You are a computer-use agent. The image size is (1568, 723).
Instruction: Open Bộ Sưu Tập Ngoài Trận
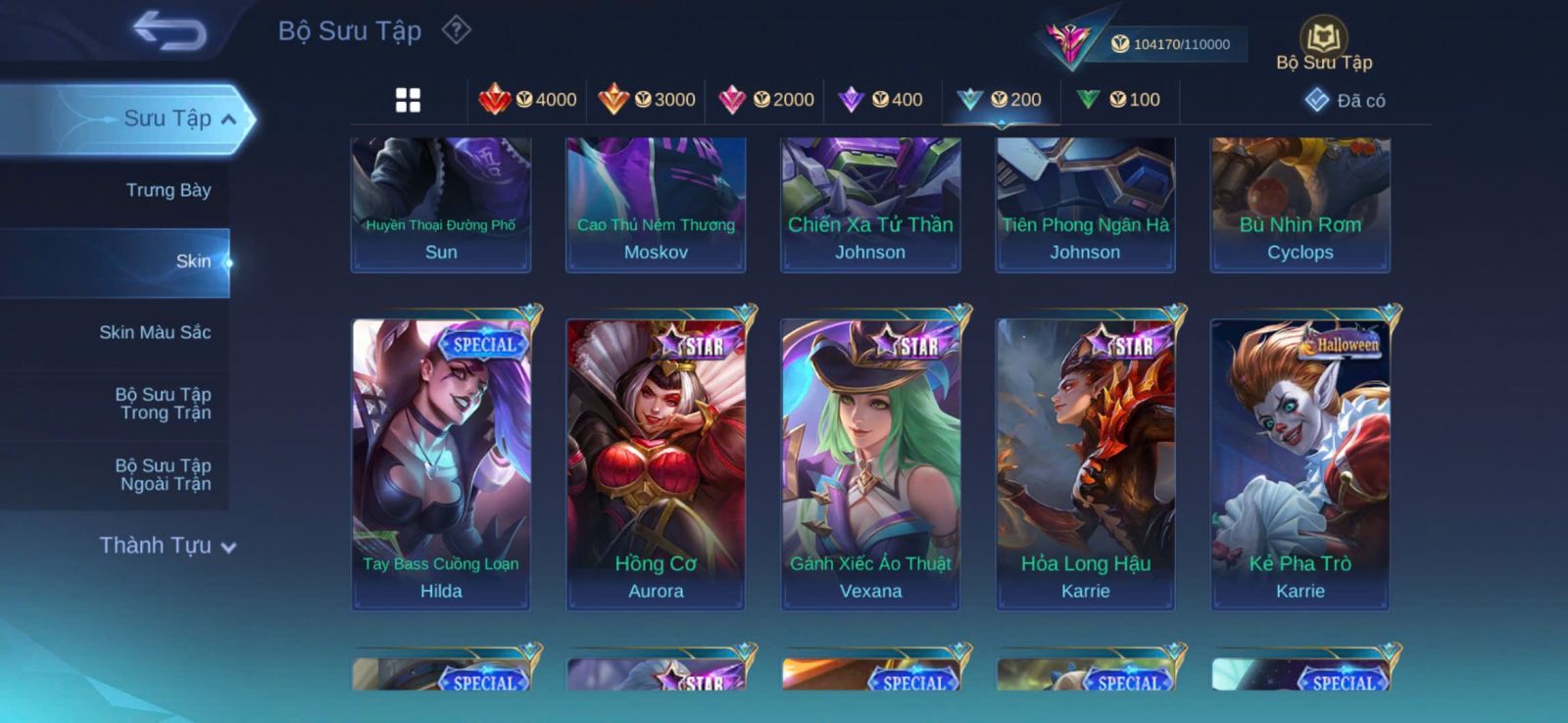[164, 475]
